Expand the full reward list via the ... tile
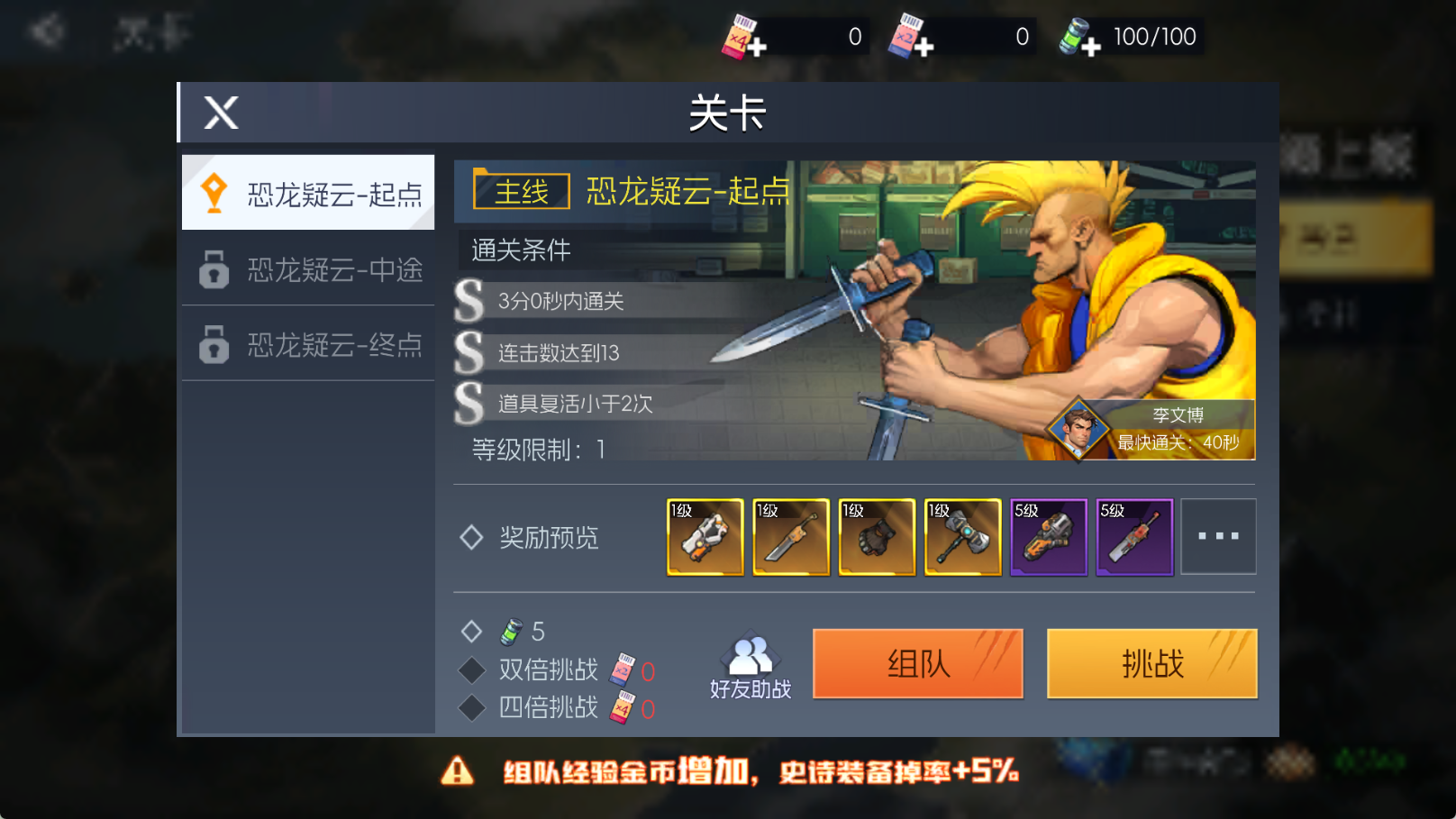Image resolution: width=1456 pixels, height=819 pixels. 1218,536
